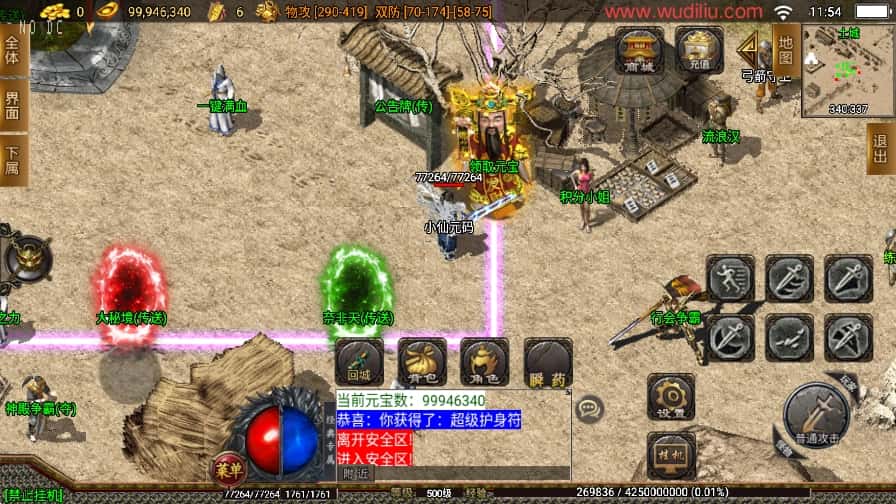Open the 背包 bag

click(x=422, y=363)
